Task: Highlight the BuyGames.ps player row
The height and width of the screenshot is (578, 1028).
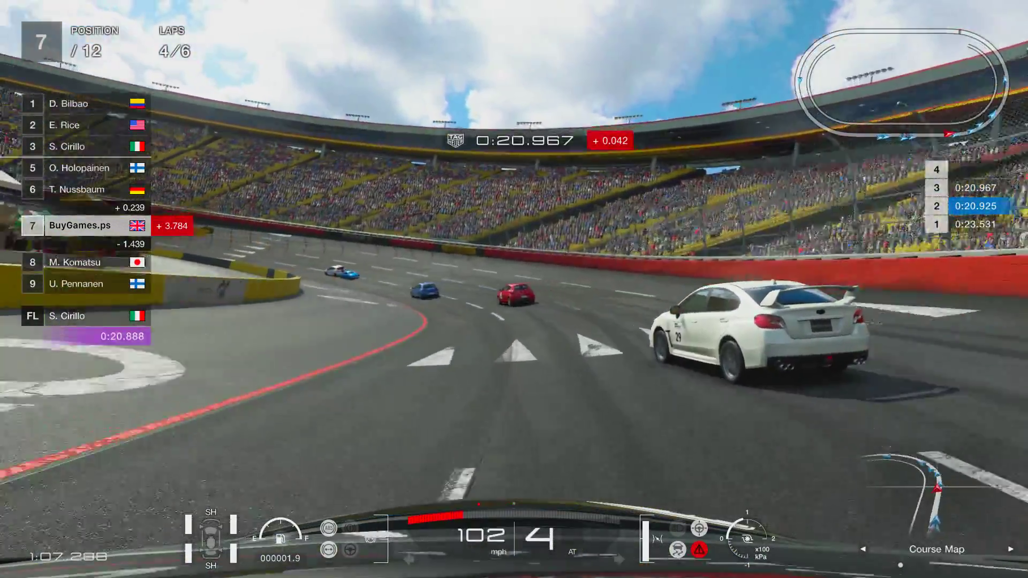Action: (x=85, y=226)
